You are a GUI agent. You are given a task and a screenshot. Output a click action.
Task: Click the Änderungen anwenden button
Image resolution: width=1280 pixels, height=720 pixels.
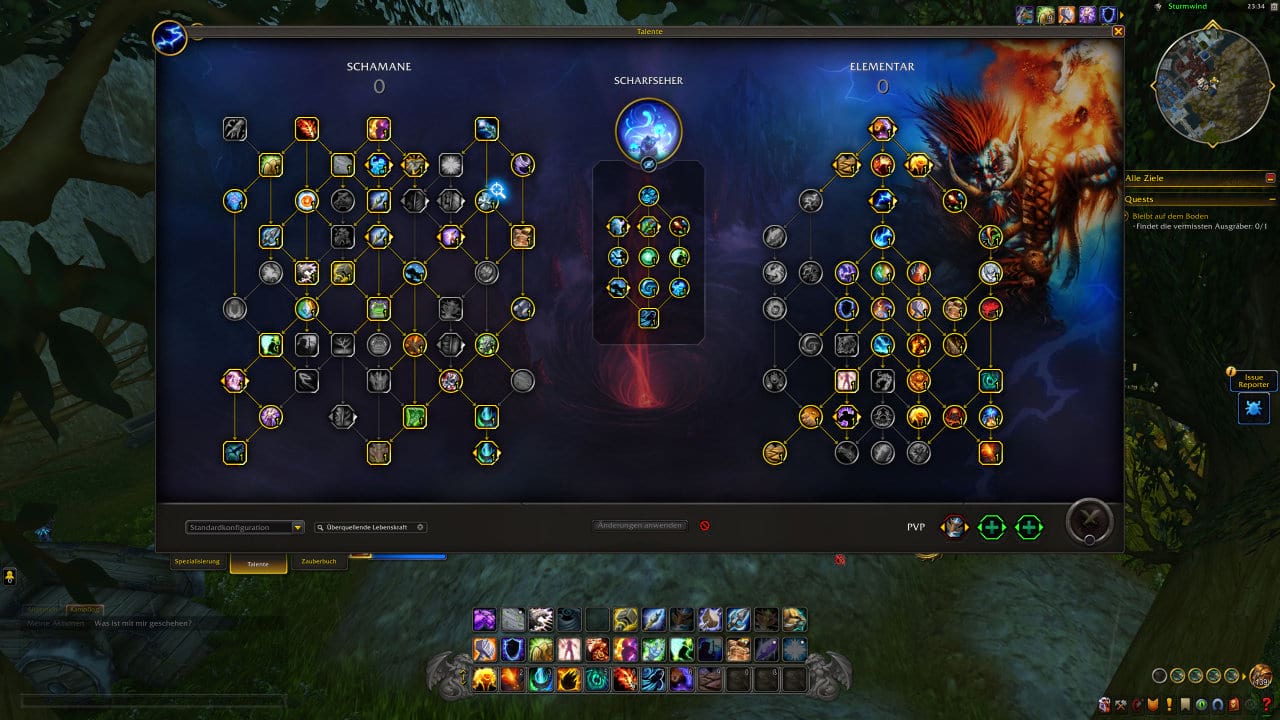(x=640, y=526)
